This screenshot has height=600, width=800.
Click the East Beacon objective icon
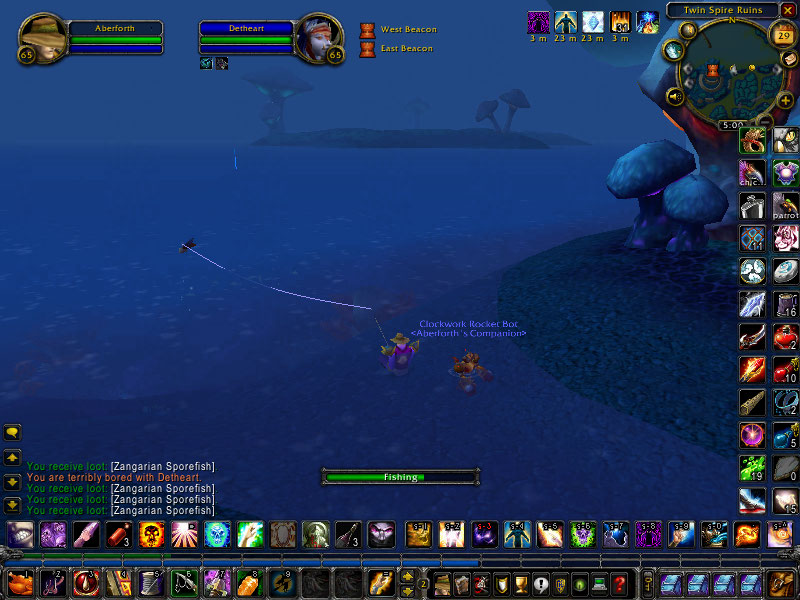[367, 48]
